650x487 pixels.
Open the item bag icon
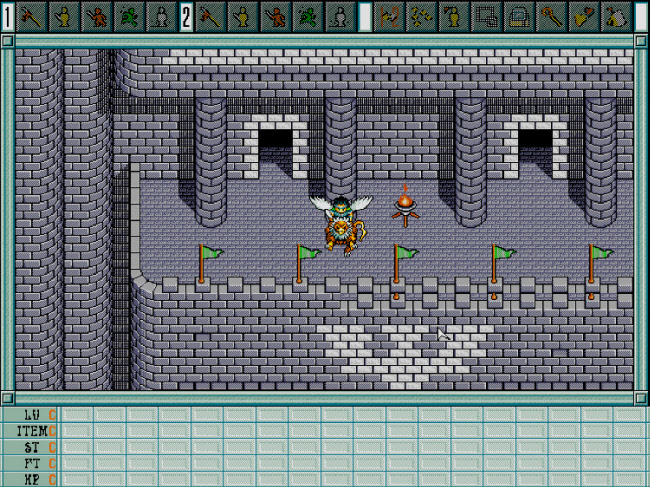[x=616, y=15]
